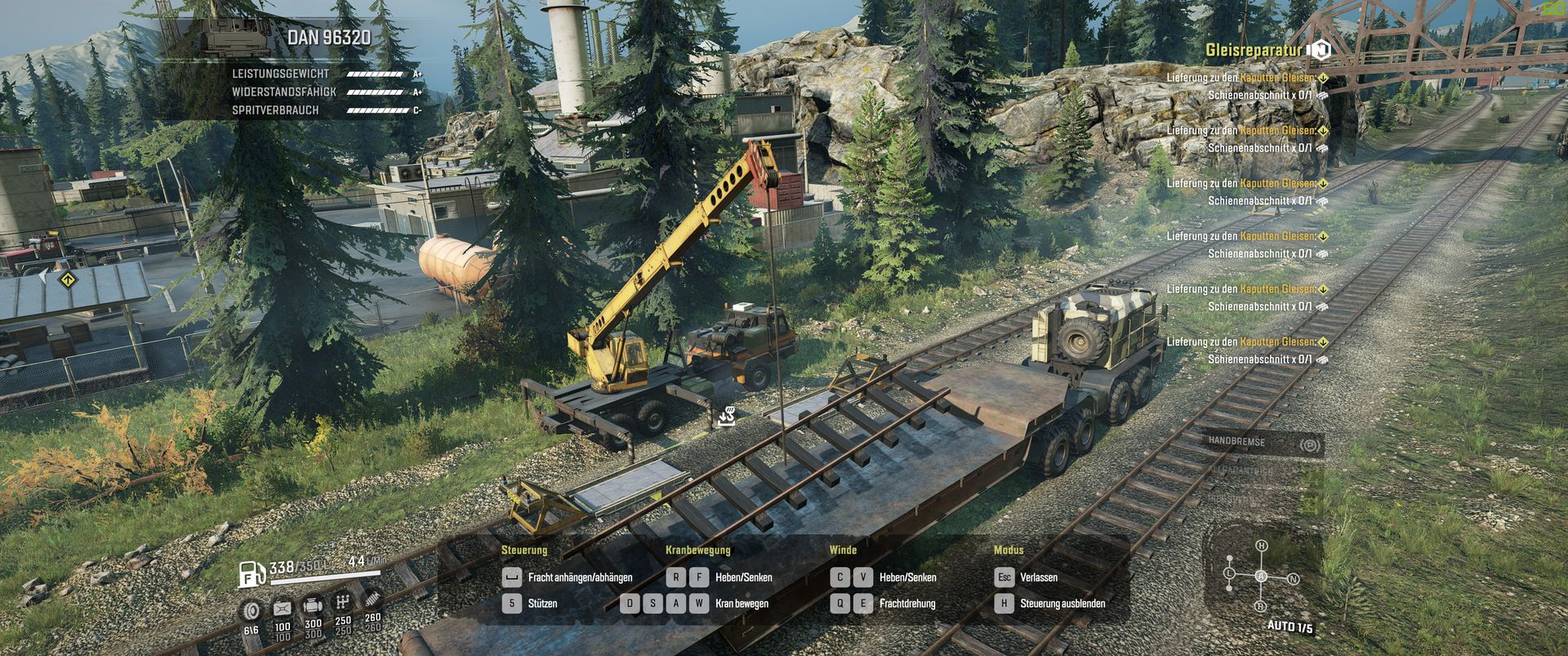
Task: Select the yellow diamond waypoint marker
Action: click(x=67, y=280)
